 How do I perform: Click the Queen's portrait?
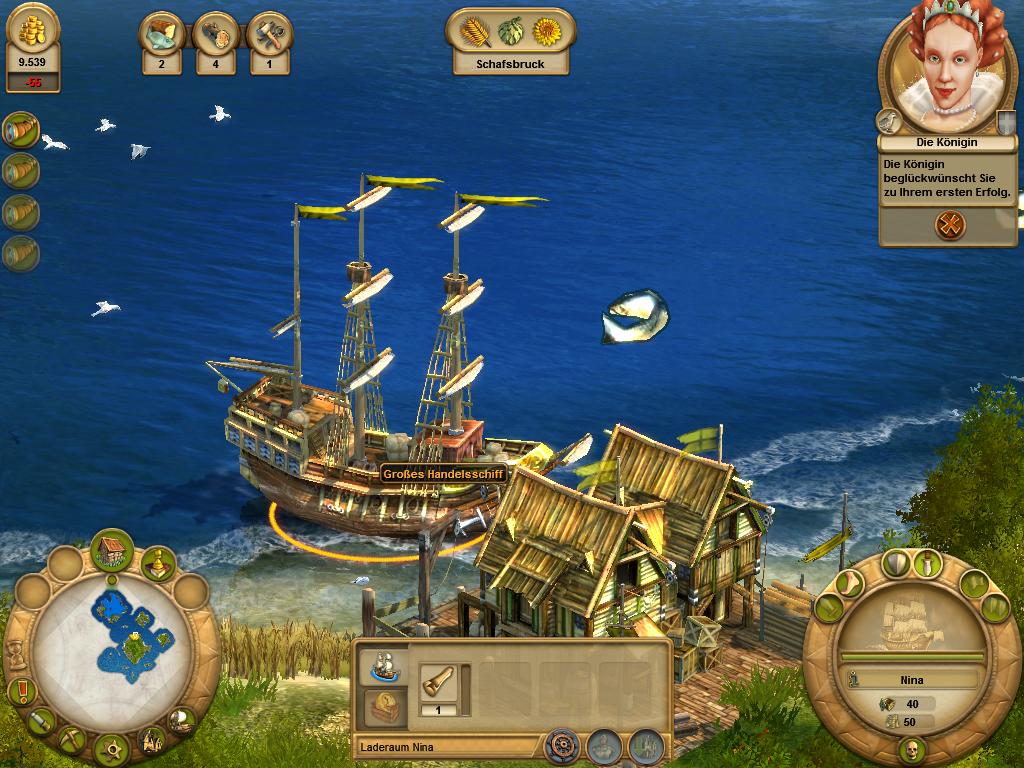pyautogui.click(x=940, y=76)
